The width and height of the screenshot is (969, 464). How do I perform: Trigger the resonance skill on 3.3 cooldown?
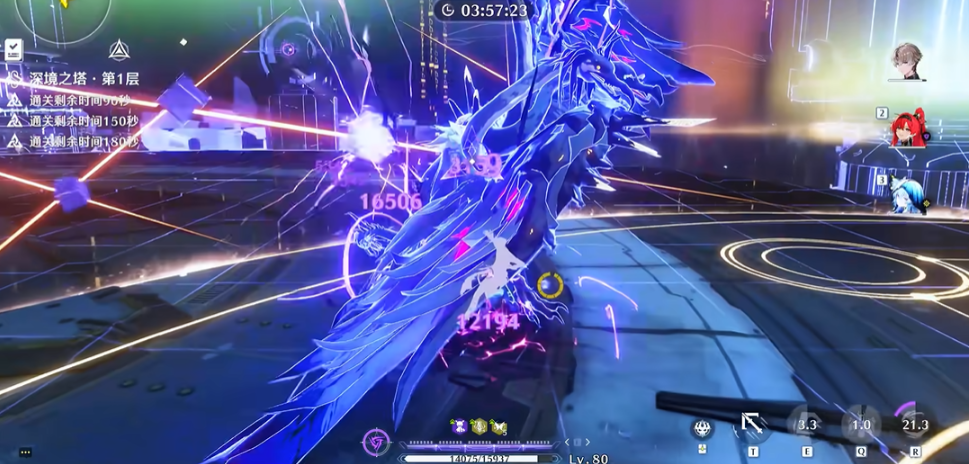point(806,424)
